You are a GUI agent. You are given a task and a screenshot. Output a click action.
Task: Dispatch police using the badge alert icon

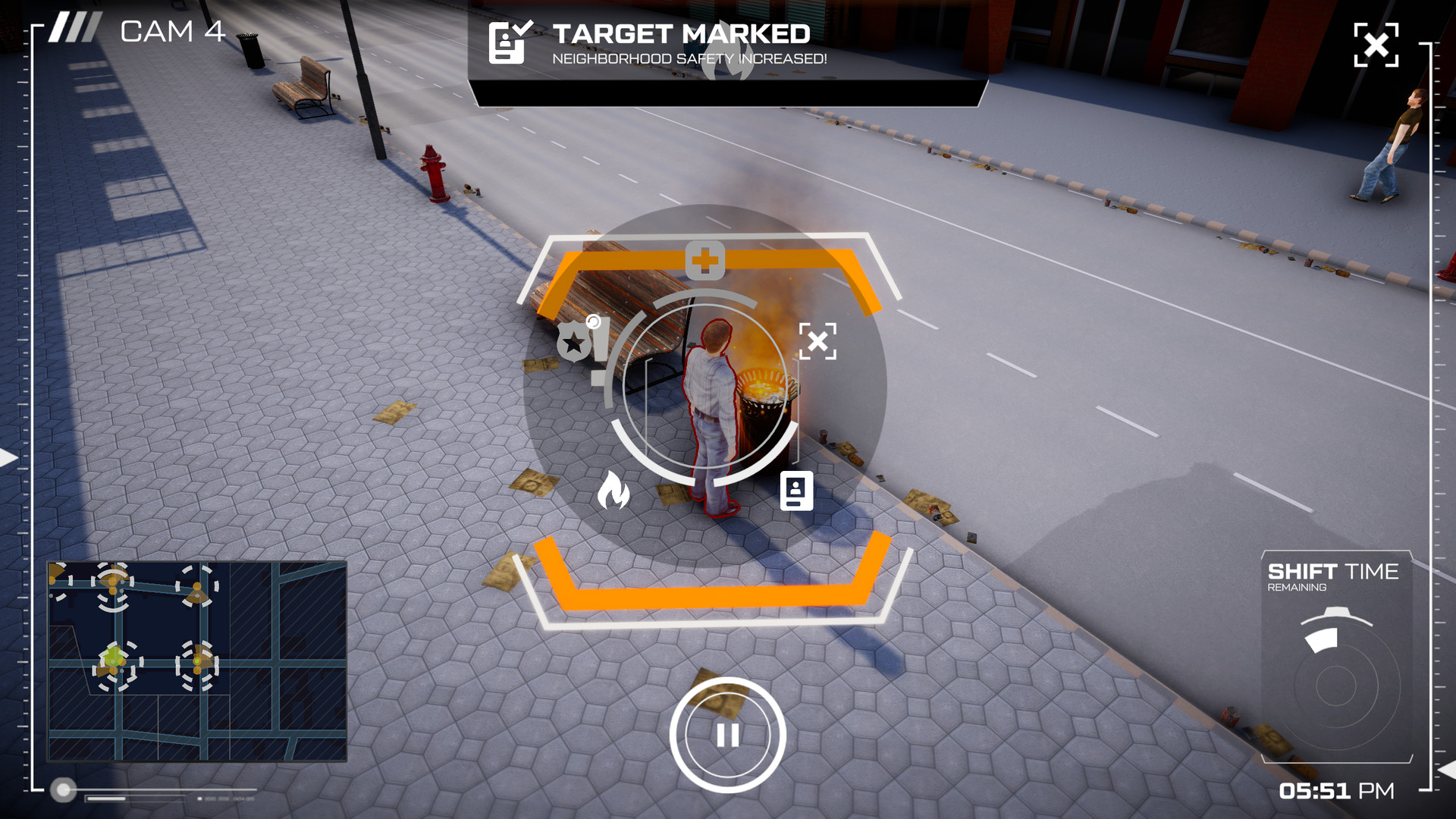(582, 341)
